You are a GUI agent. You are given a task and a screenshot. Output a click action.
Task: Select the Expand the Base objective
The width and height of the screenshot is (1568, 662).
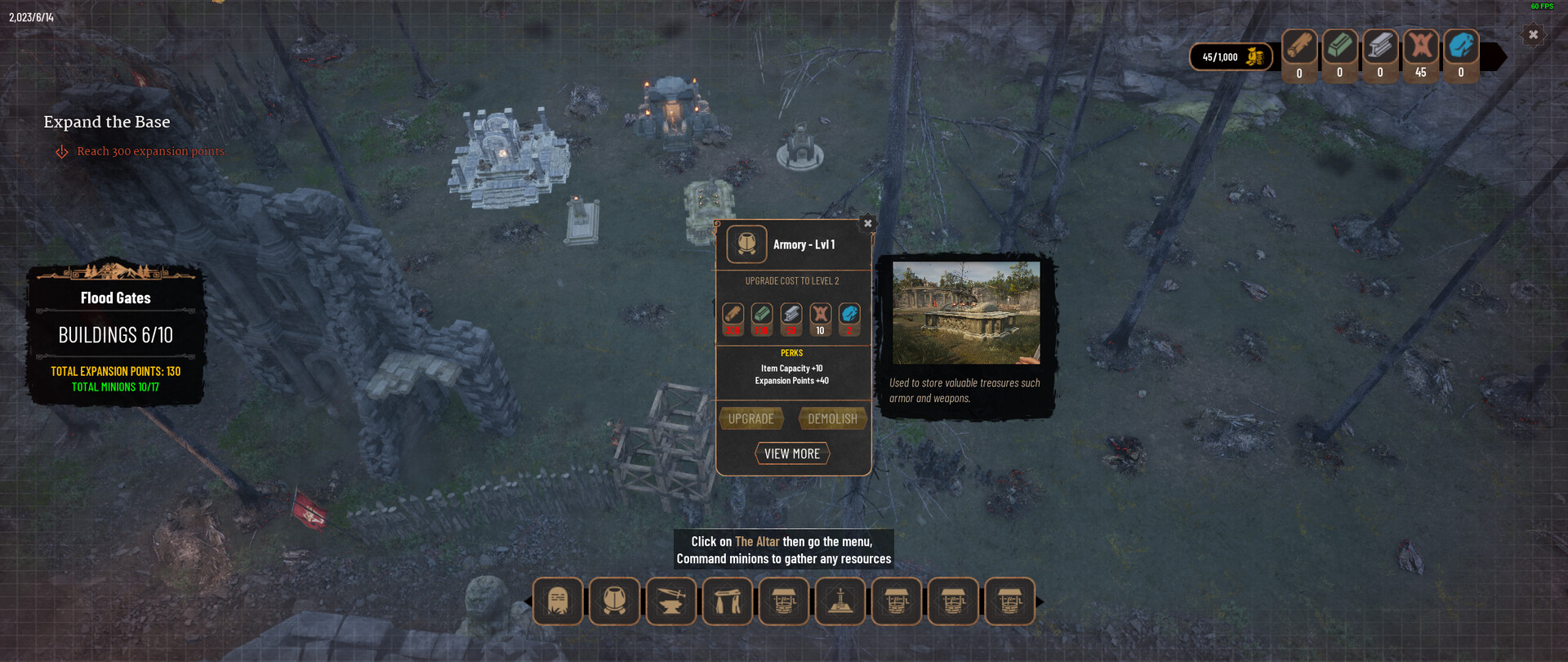click(107, 122)
